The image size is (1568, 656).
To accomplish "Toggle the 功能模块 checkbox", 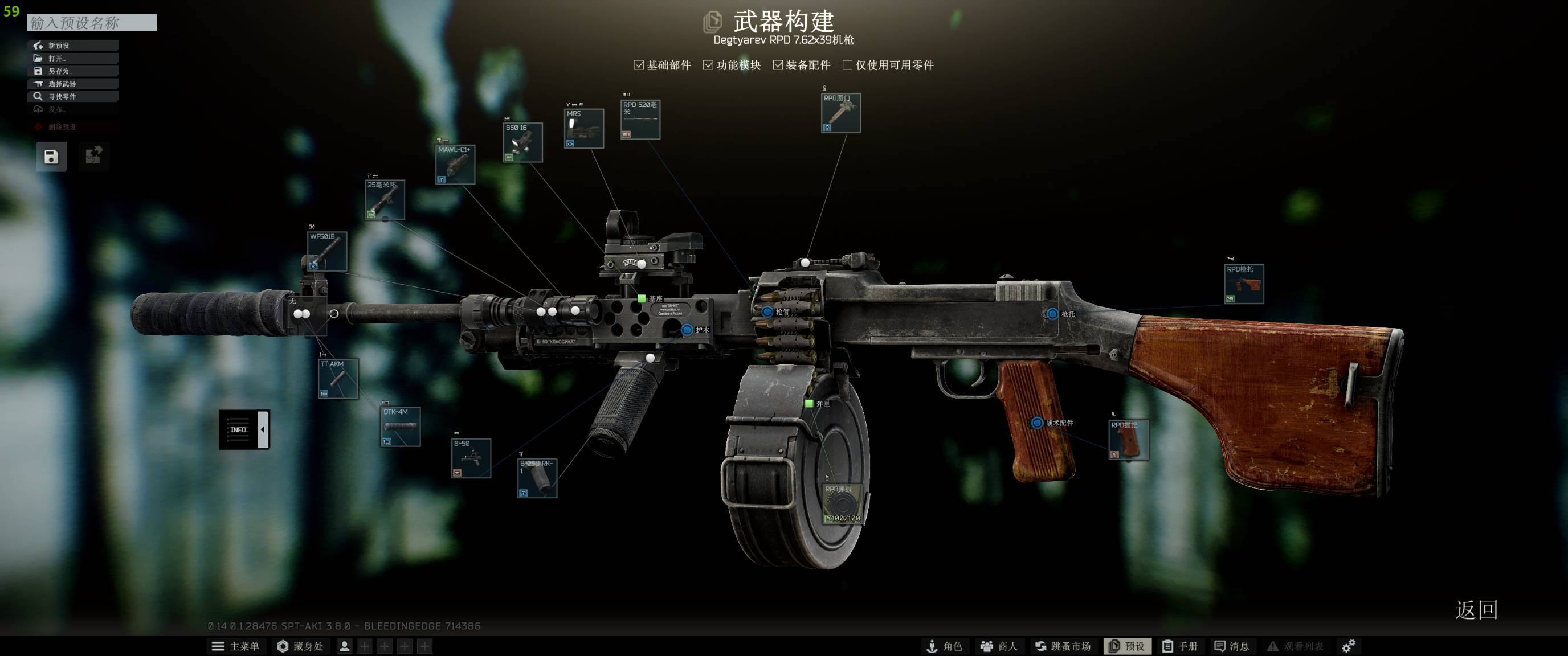I will [x=708, y=65].
